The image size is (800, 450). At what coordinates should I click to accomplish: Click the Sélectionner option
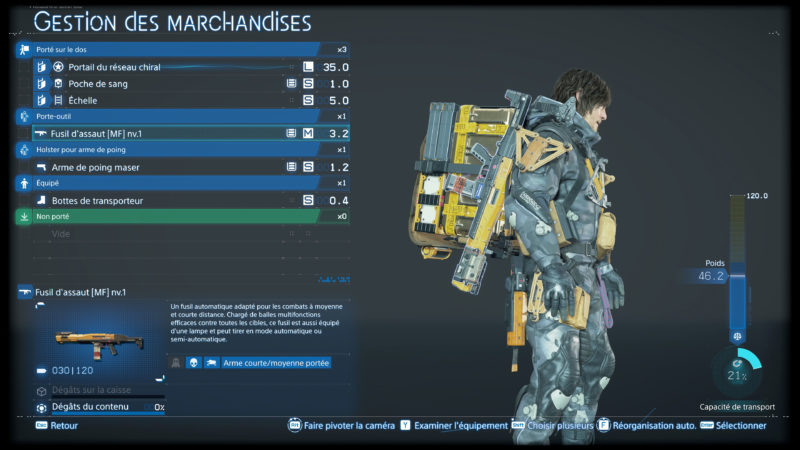pos(738,425)
